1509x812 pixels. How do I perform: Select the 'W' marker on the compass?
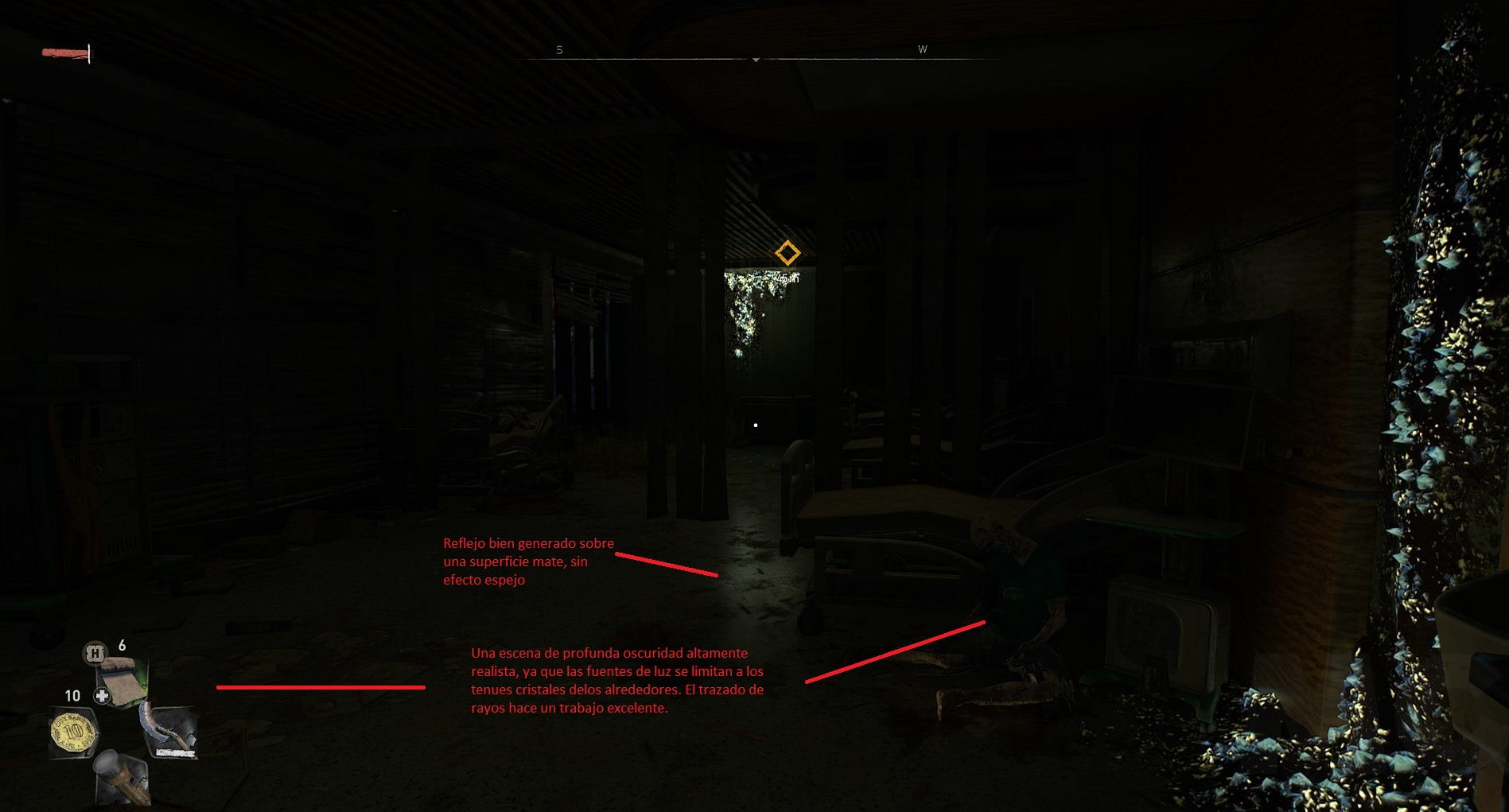[x=923, y=49]
